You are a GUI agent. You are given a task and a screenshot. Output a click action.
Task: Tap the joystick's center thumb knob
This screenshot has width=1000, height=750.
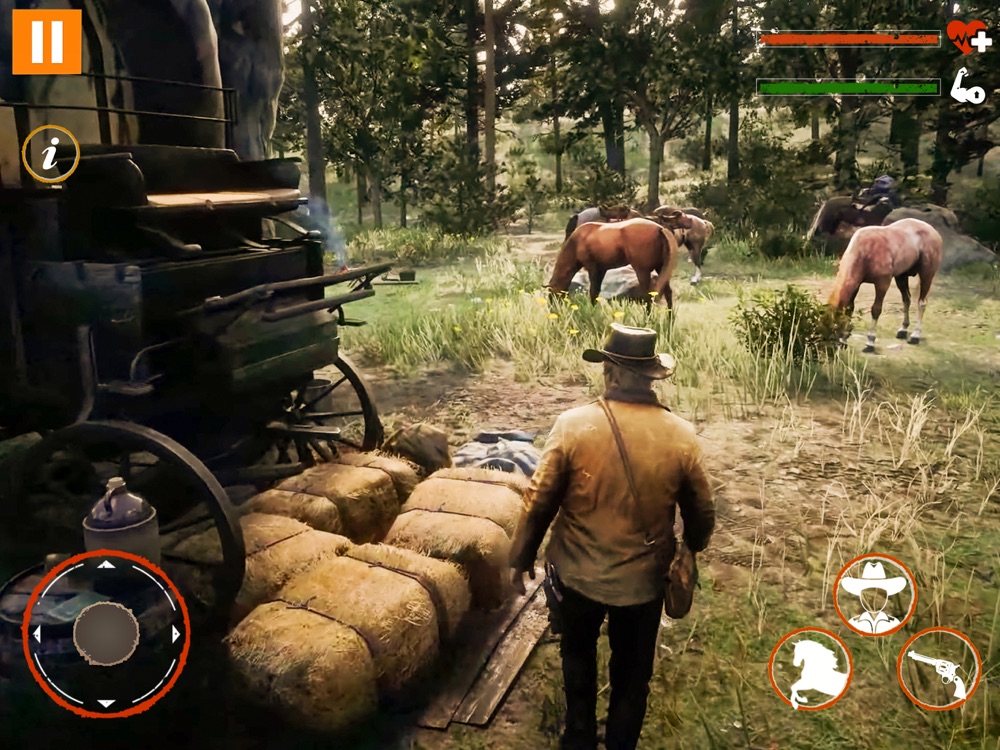[106, 634]
